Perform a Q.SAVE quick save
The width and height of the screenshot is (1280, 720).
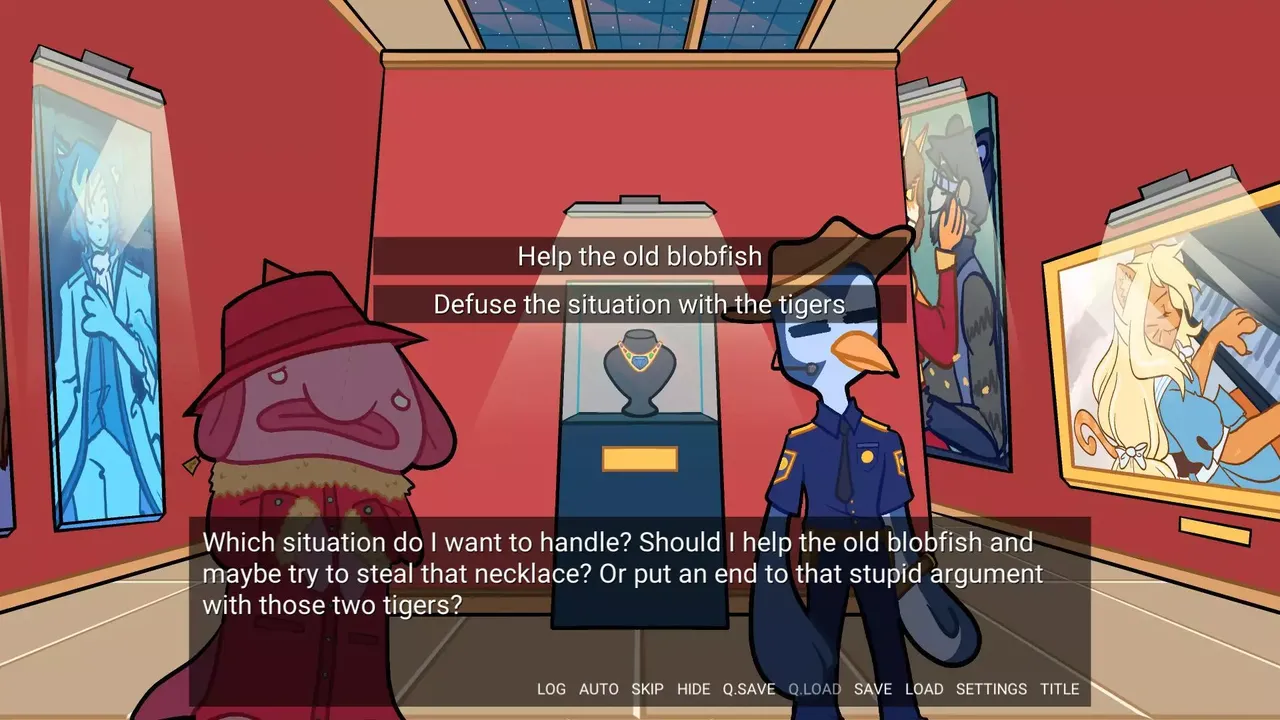[x=749, y=689]
